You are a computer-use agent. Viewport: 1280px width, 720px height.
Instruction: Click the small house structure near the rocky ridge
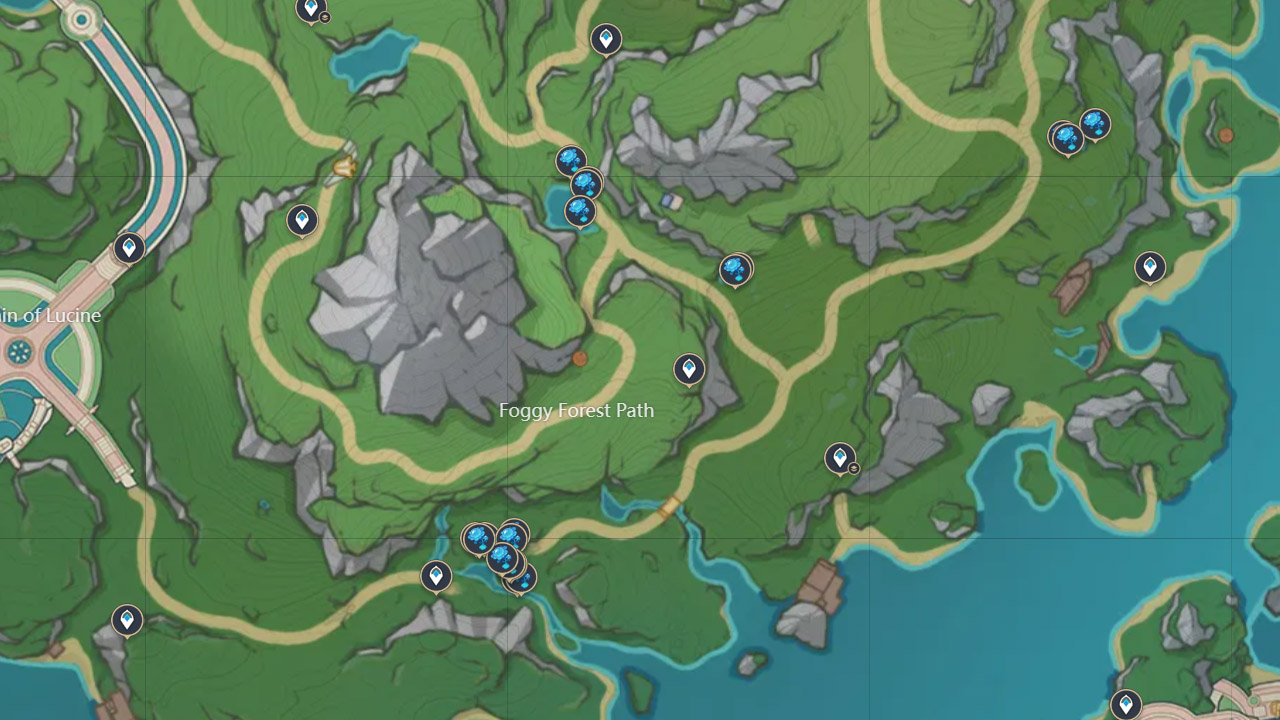click(x=671, y=199)
